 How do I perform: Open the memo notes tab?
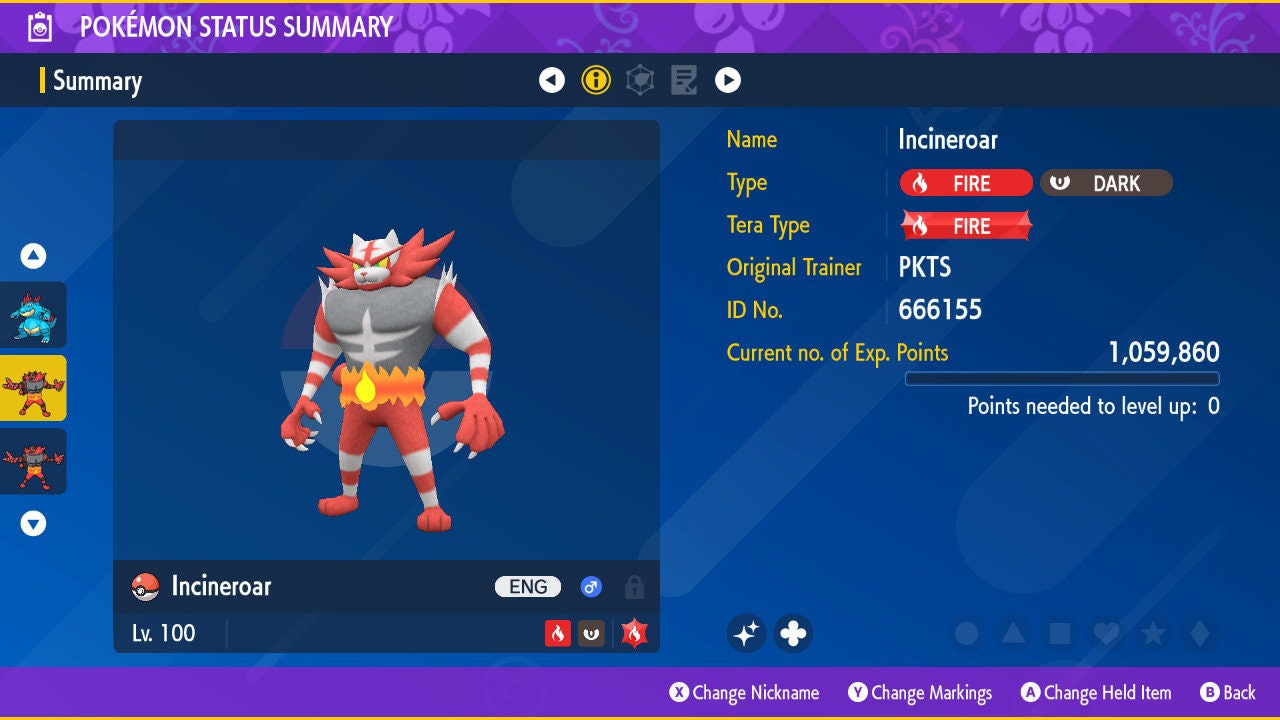[684, 80]
